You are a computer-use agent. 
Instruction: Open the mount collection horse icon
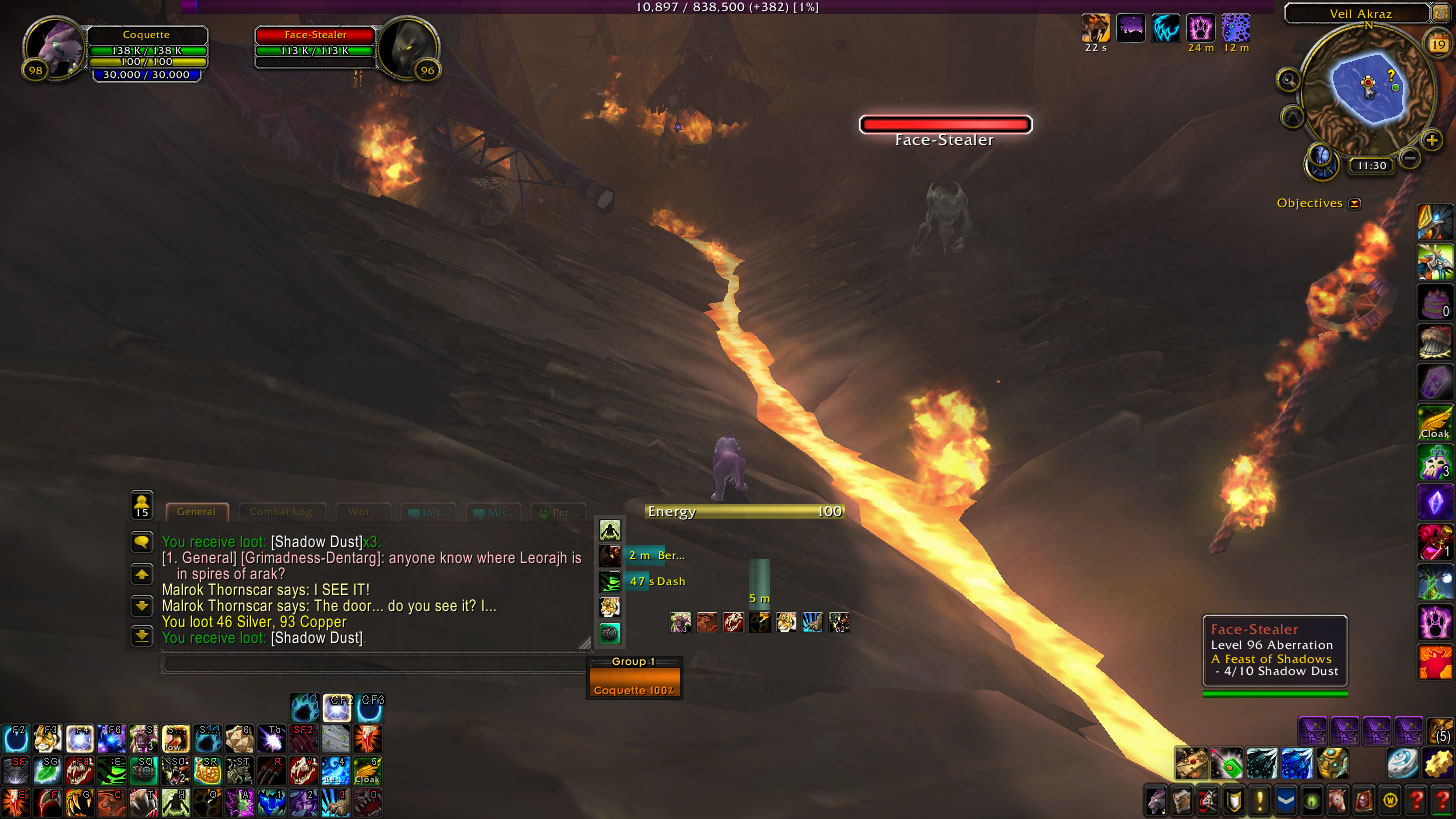(1338, 800)
